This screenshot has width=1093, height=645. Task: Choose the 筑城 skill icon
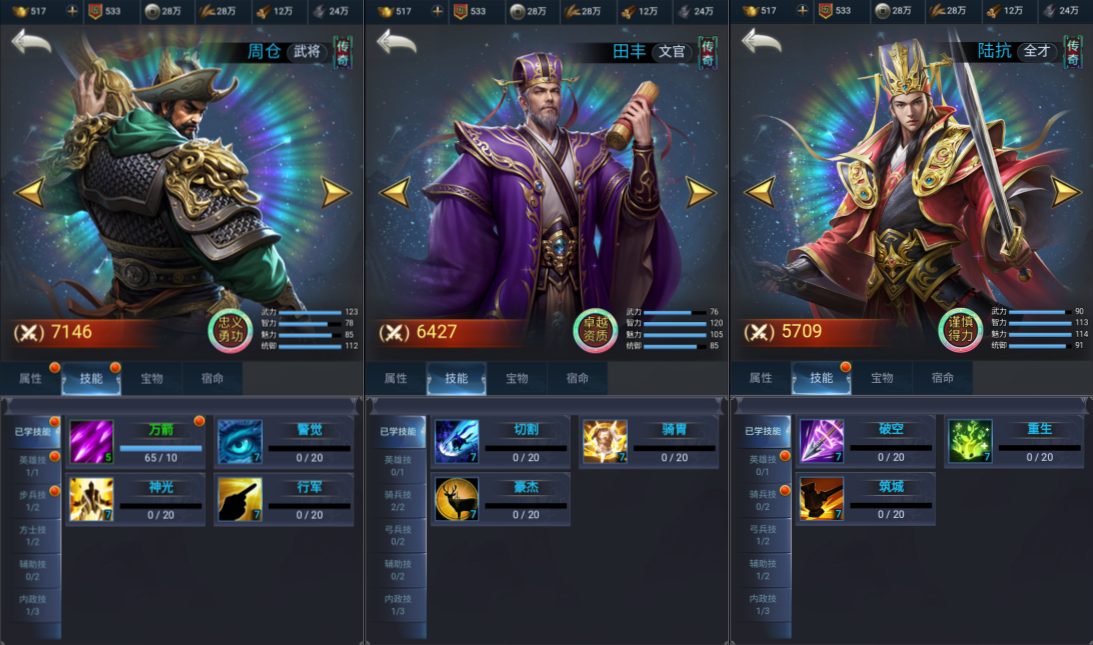(x=821, y=499)
